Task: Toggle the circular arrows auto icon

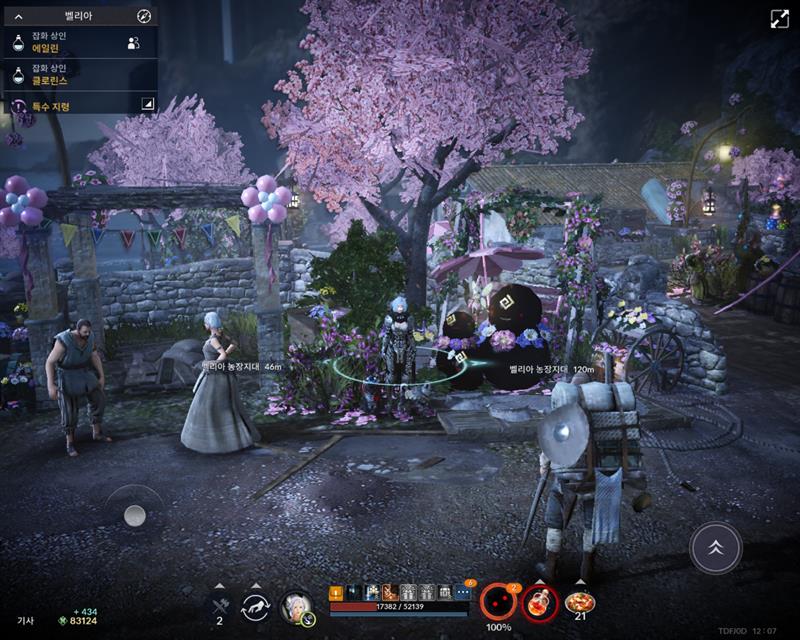Action: tap(256, 606)
